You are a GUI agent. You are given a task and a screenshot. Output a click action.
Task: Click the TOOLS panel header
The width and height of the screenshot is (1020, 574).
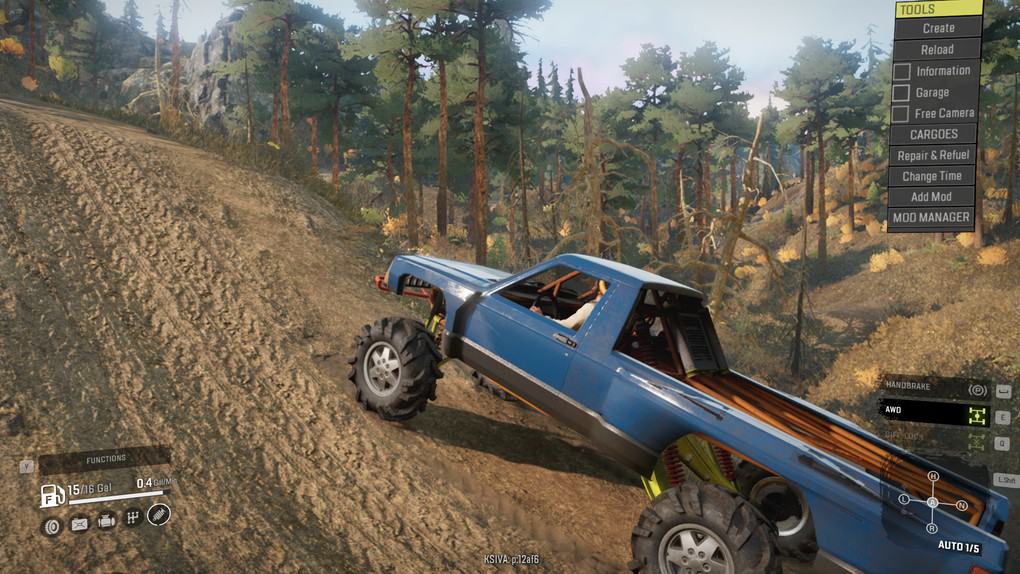click(938, 9)
